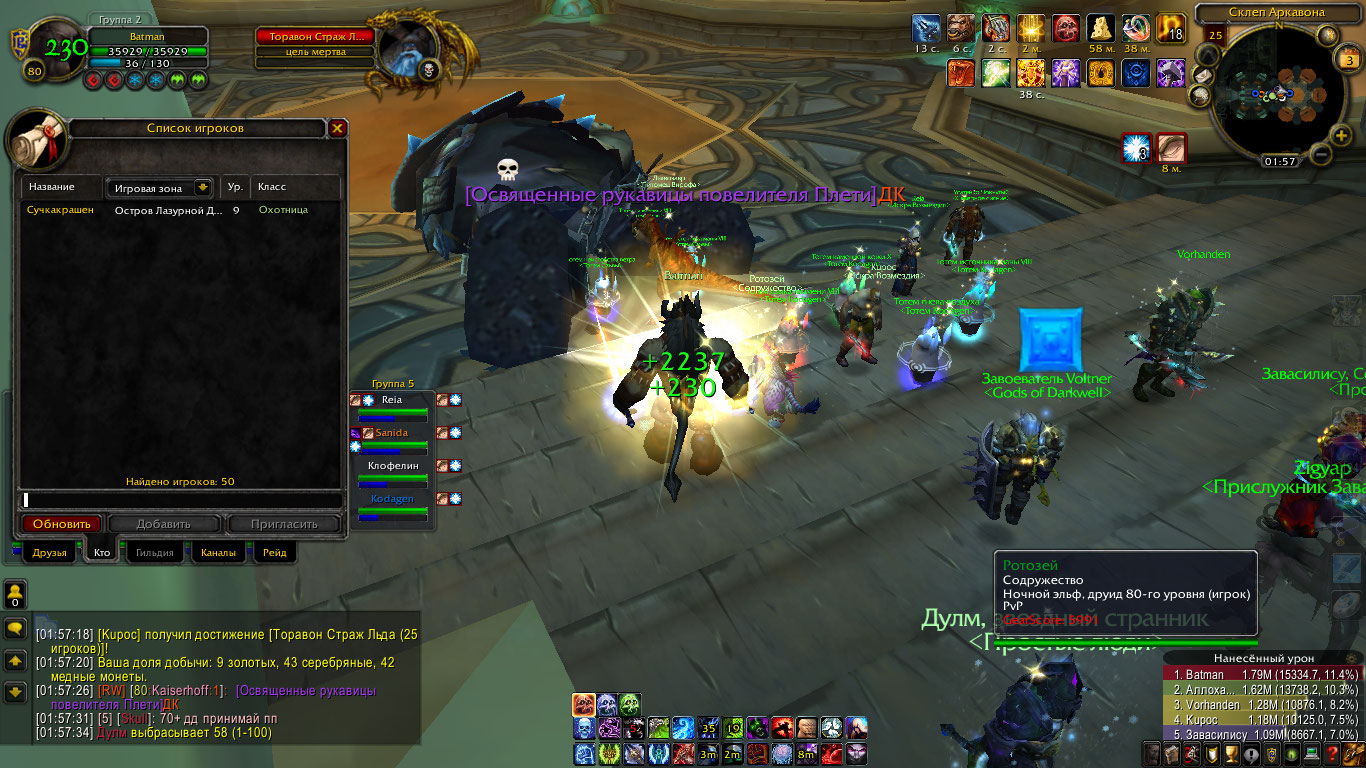The width and height of the screenshot is (1366, 768).
Task: Select raid member Kodagen's frame
Action: (x=392, y=503)
